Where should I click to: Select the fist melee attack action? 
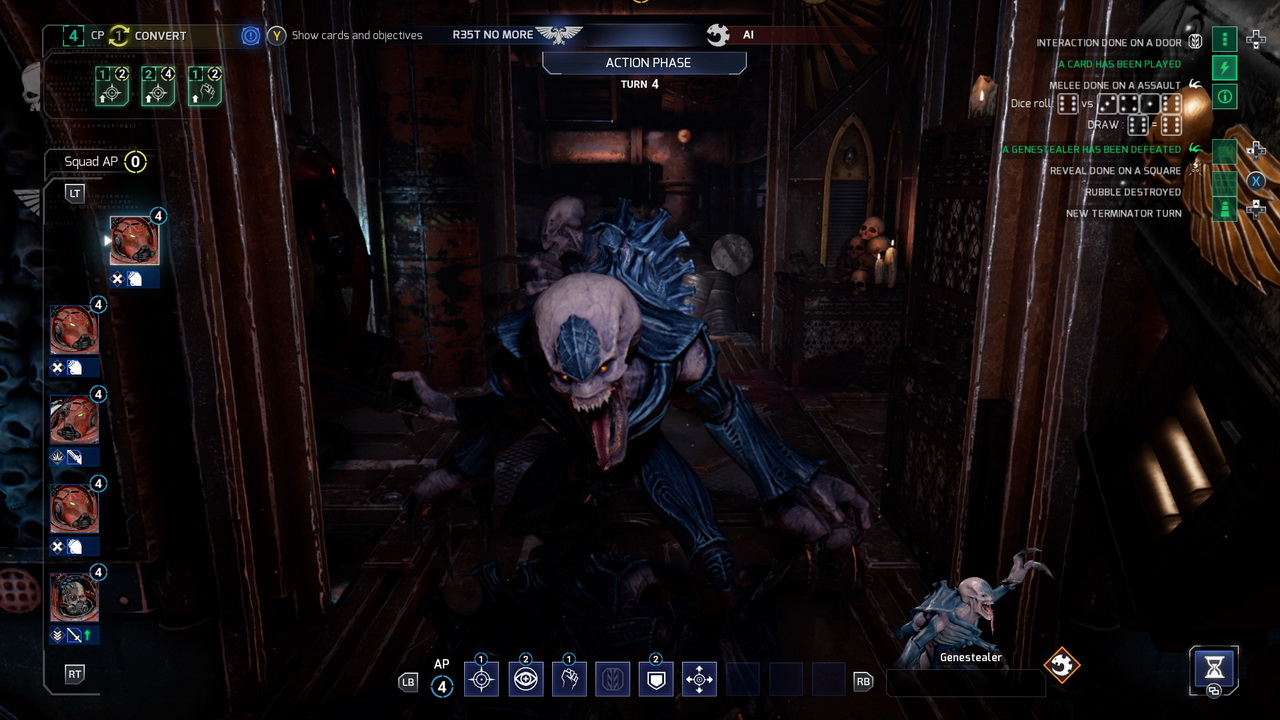(569, 680)
